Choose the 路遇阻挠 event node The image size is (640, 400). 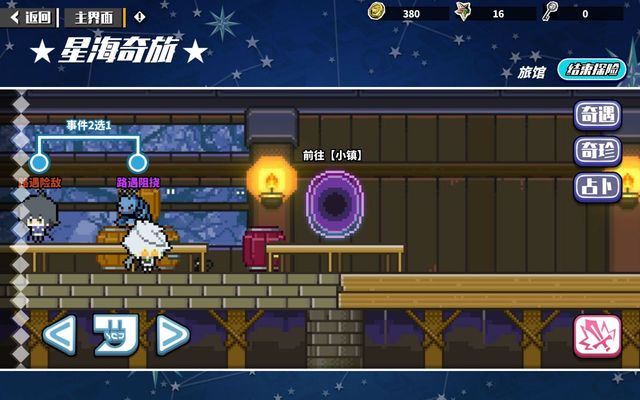(138, 163)
